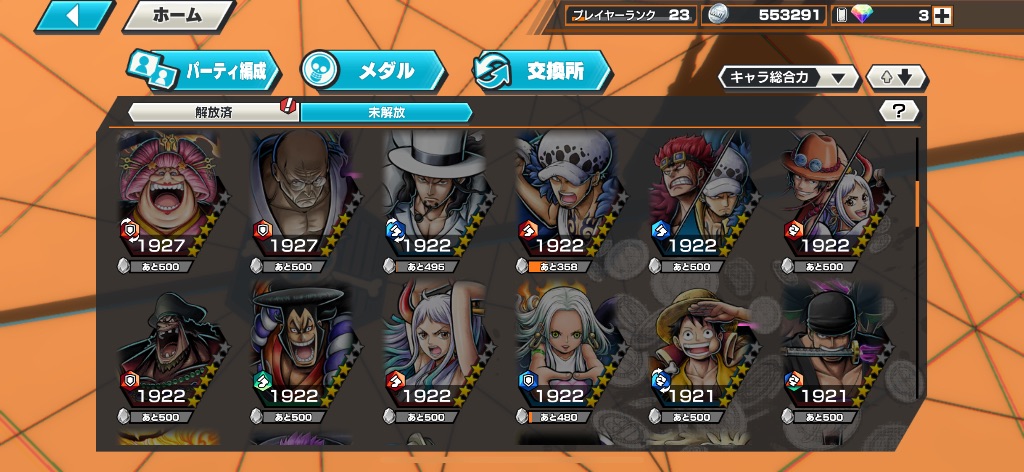Open the メダル medal menu
This screenshot has height=472, width=1024.
373,71
